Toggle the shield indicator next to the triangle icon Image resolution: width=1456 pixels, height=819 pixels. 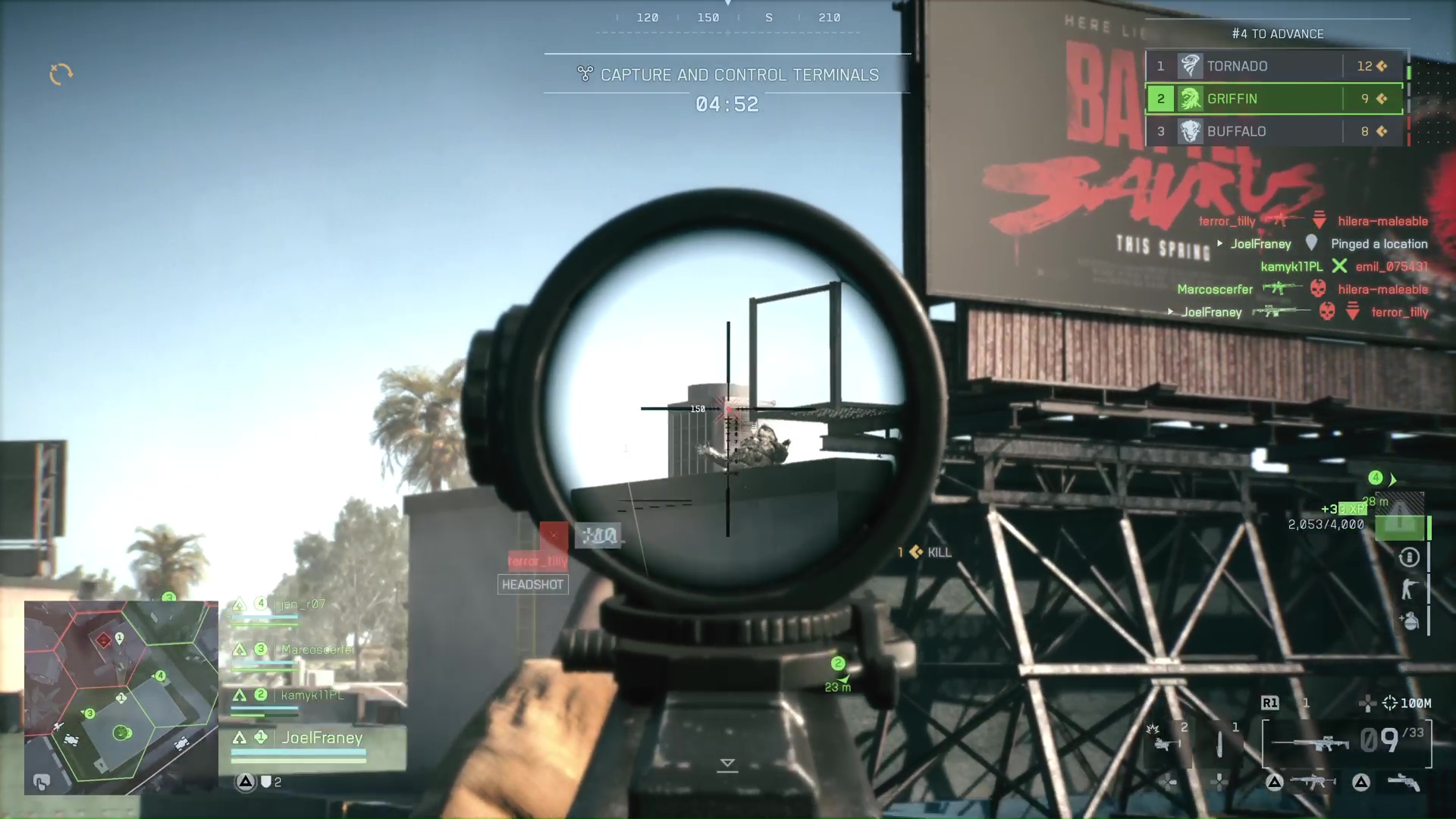267,782
